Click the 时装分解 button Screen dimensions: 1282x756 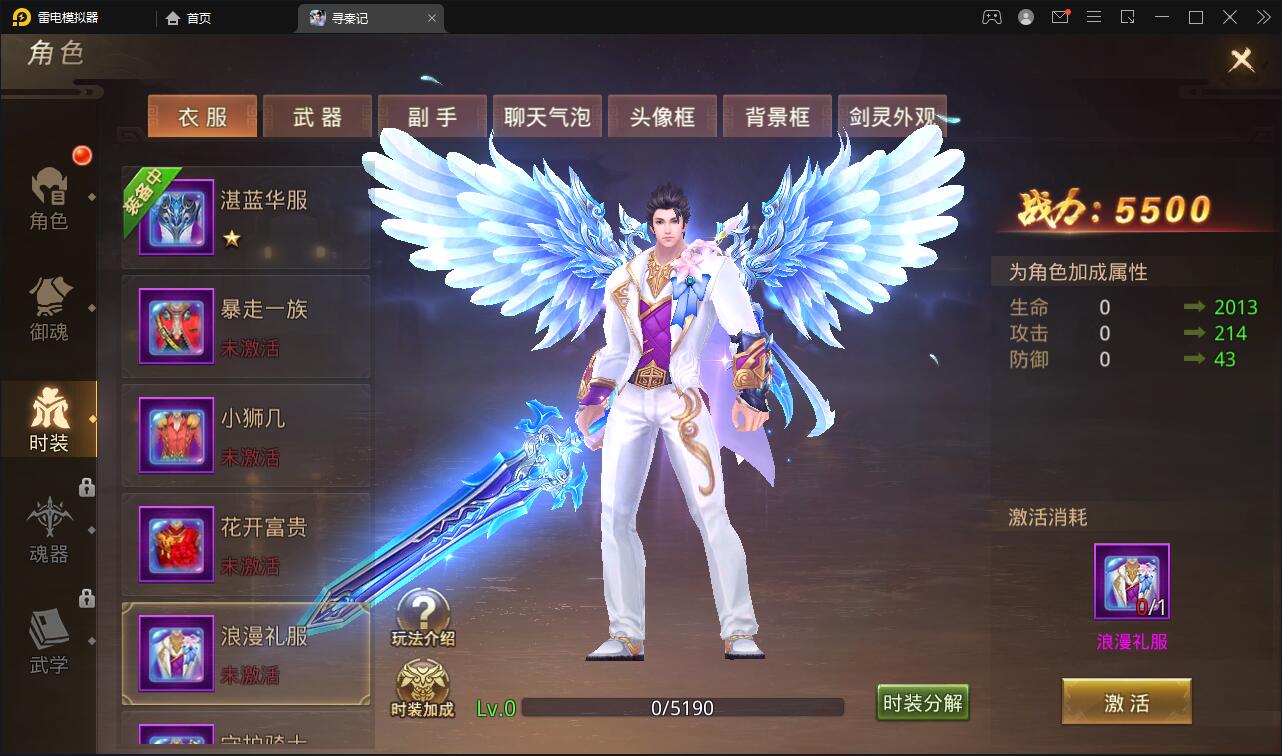pos(922,703)
